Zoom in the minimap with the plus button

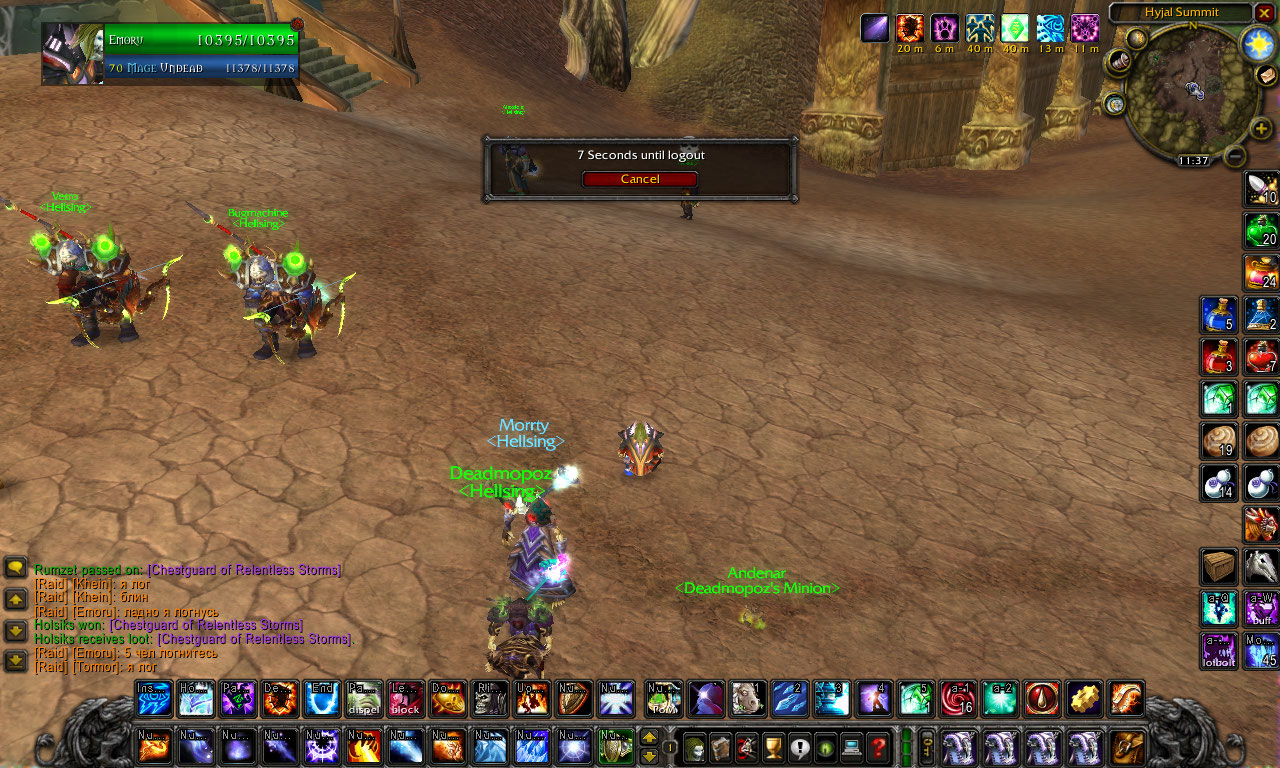pyautogui.click(x=1261, y=128)
